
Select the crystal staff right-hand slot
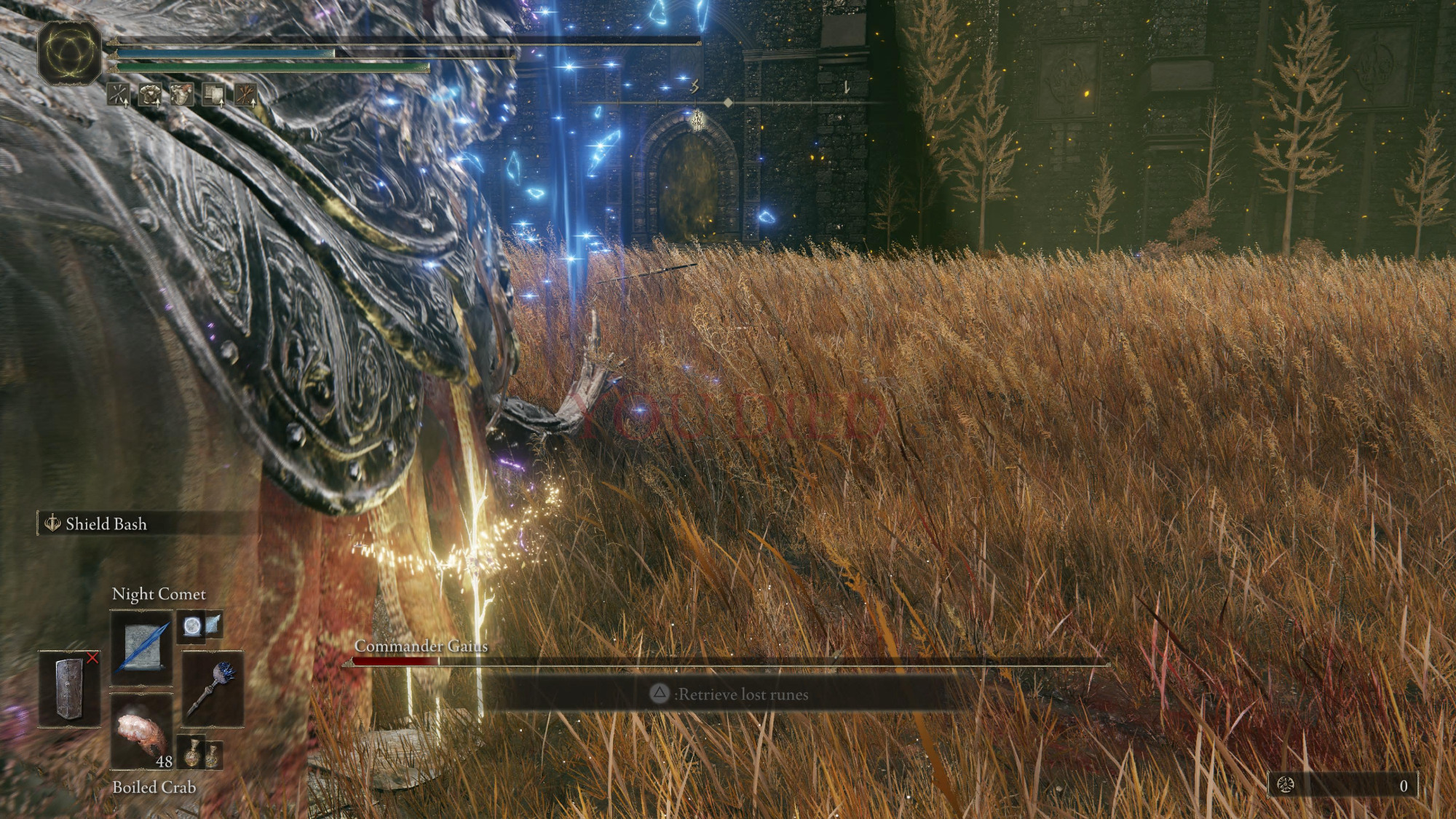click(212, 689)
